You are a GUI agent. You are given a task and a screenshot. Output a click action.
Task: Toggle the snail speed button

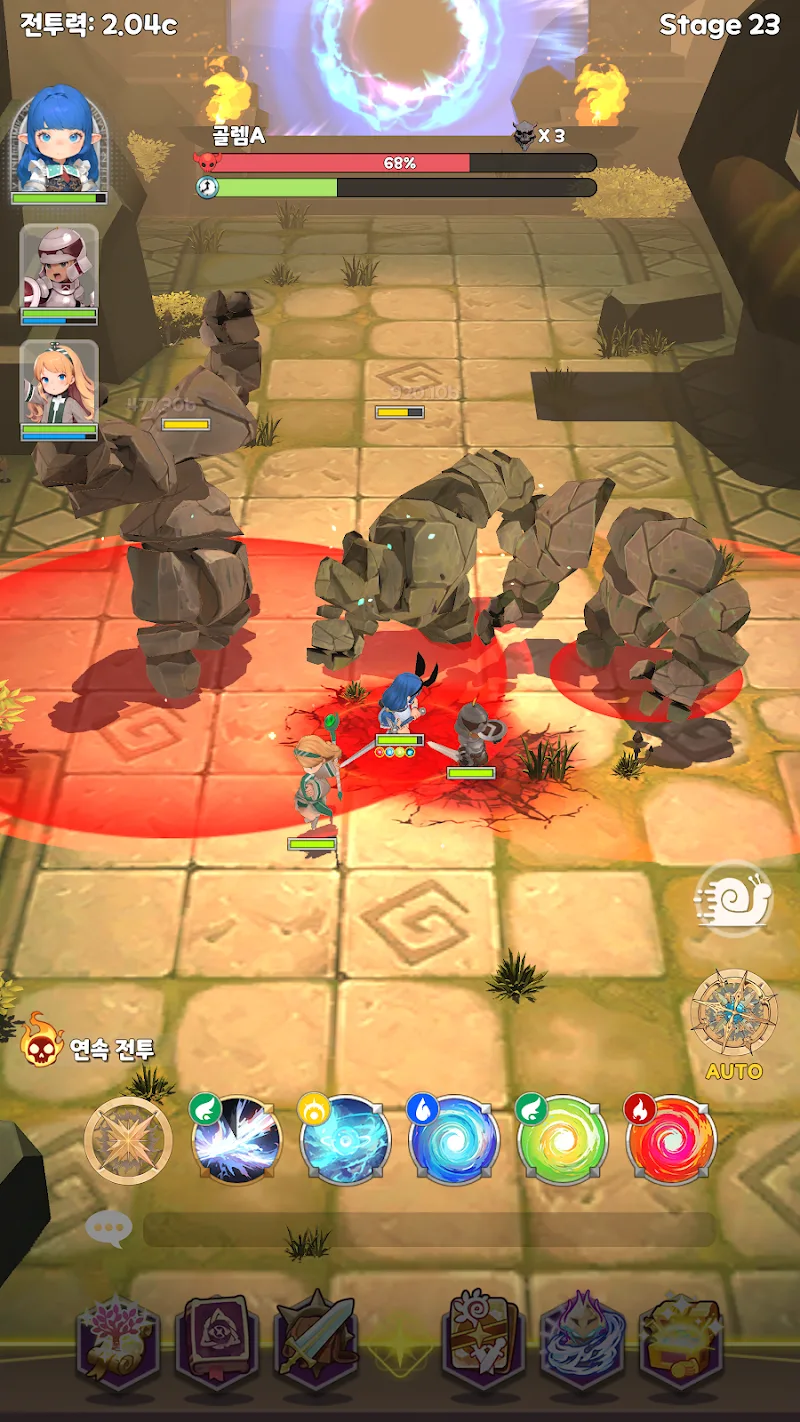[x=735, y=899]
